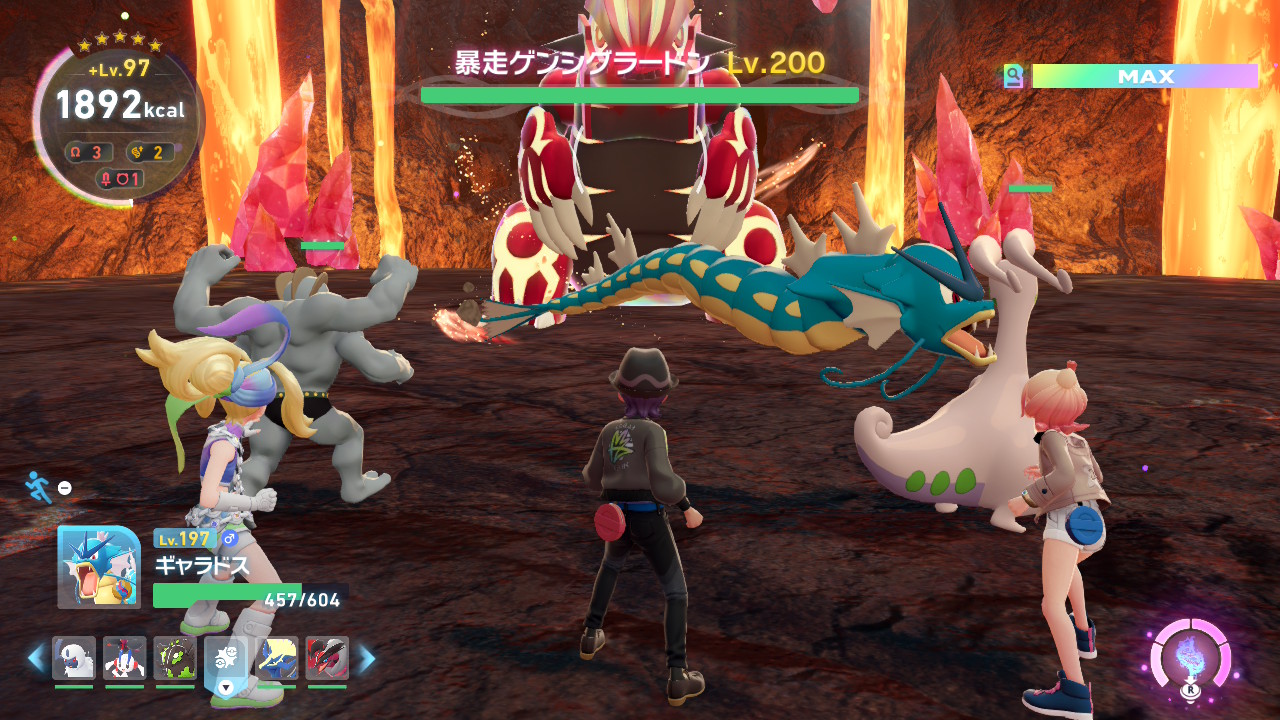The height and width of the screenshot is (720, 1280).
Task: Click the magnifier icon beside the MAX gauge
Action: click(x=1012, y=73)
